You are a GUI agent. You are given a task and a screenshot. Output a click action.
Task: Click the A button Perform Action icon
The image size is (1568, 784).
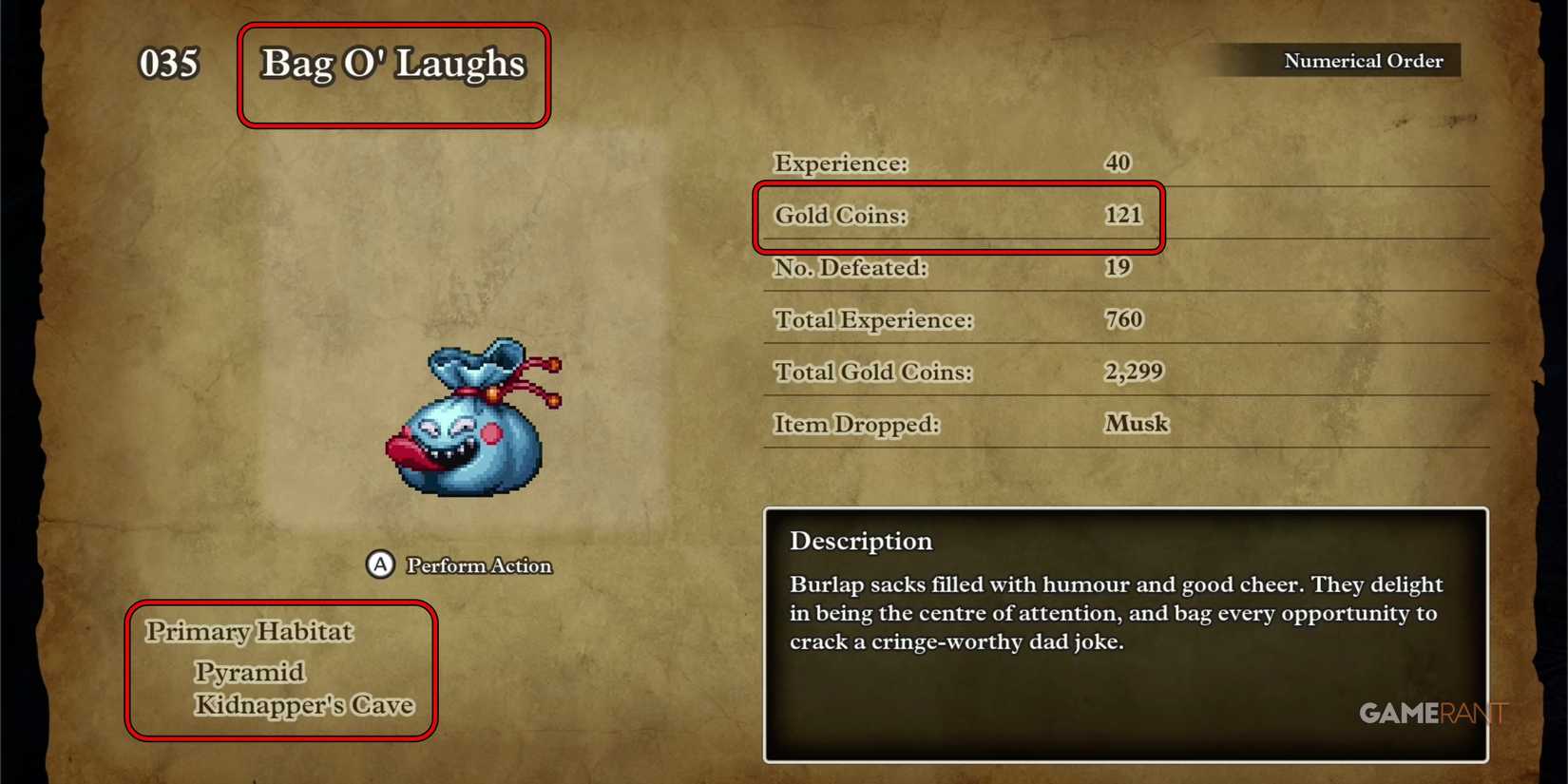379,564
